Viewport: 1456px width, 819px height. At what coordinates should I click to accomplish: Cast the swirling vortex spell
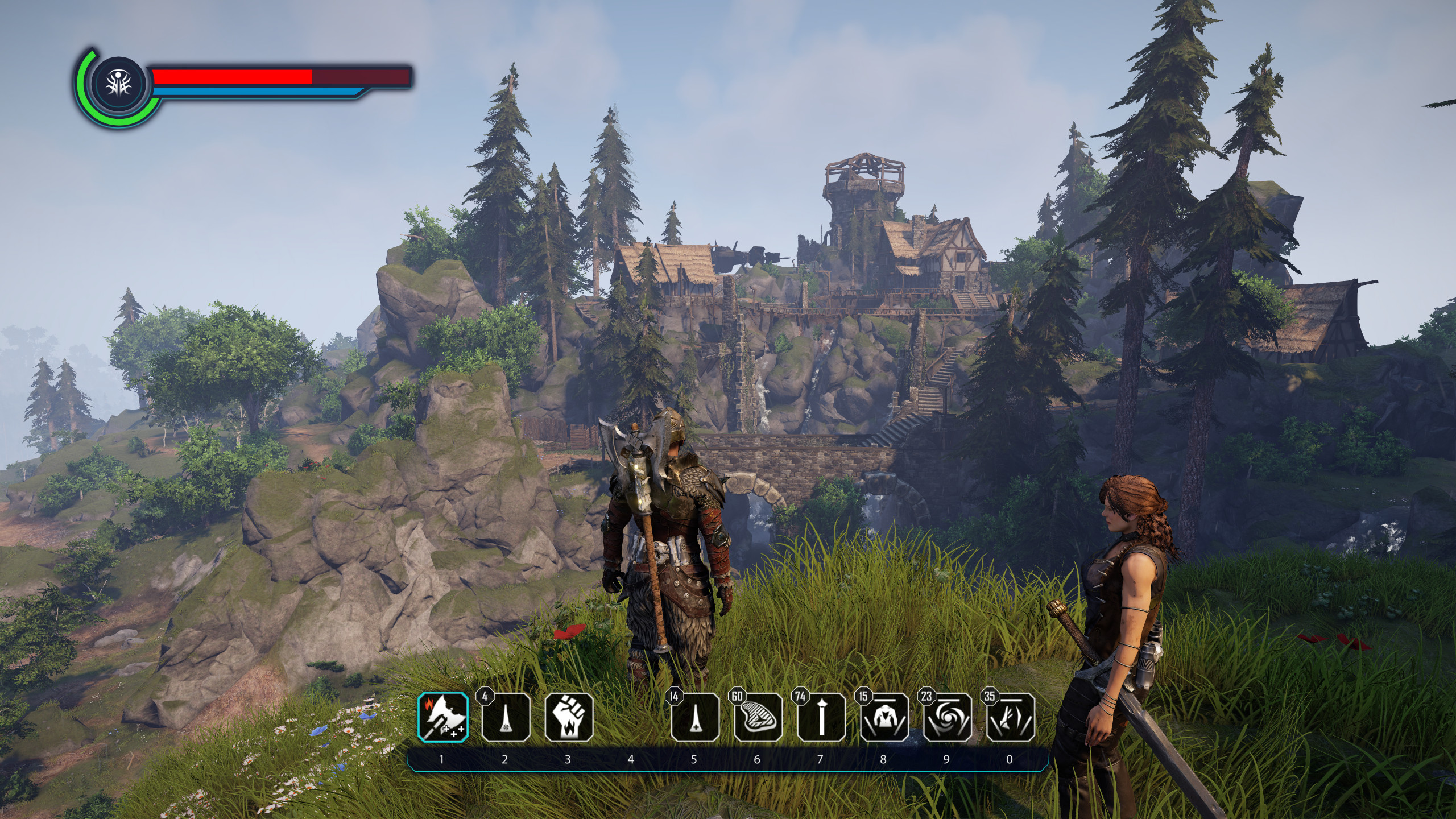[x=947, y=717]
